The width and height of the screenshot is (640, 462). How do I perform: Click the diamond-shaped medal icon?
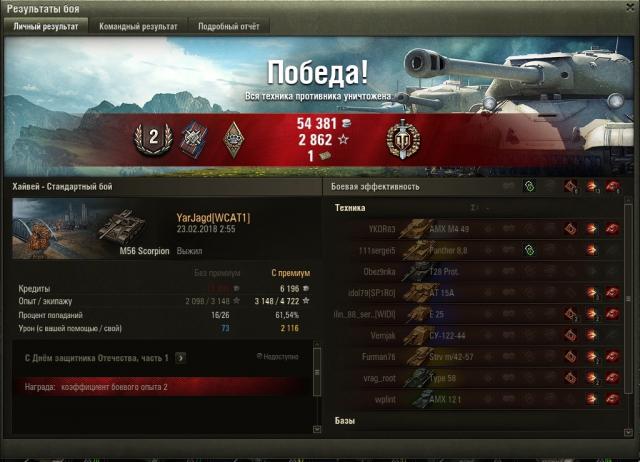[235, 140]
